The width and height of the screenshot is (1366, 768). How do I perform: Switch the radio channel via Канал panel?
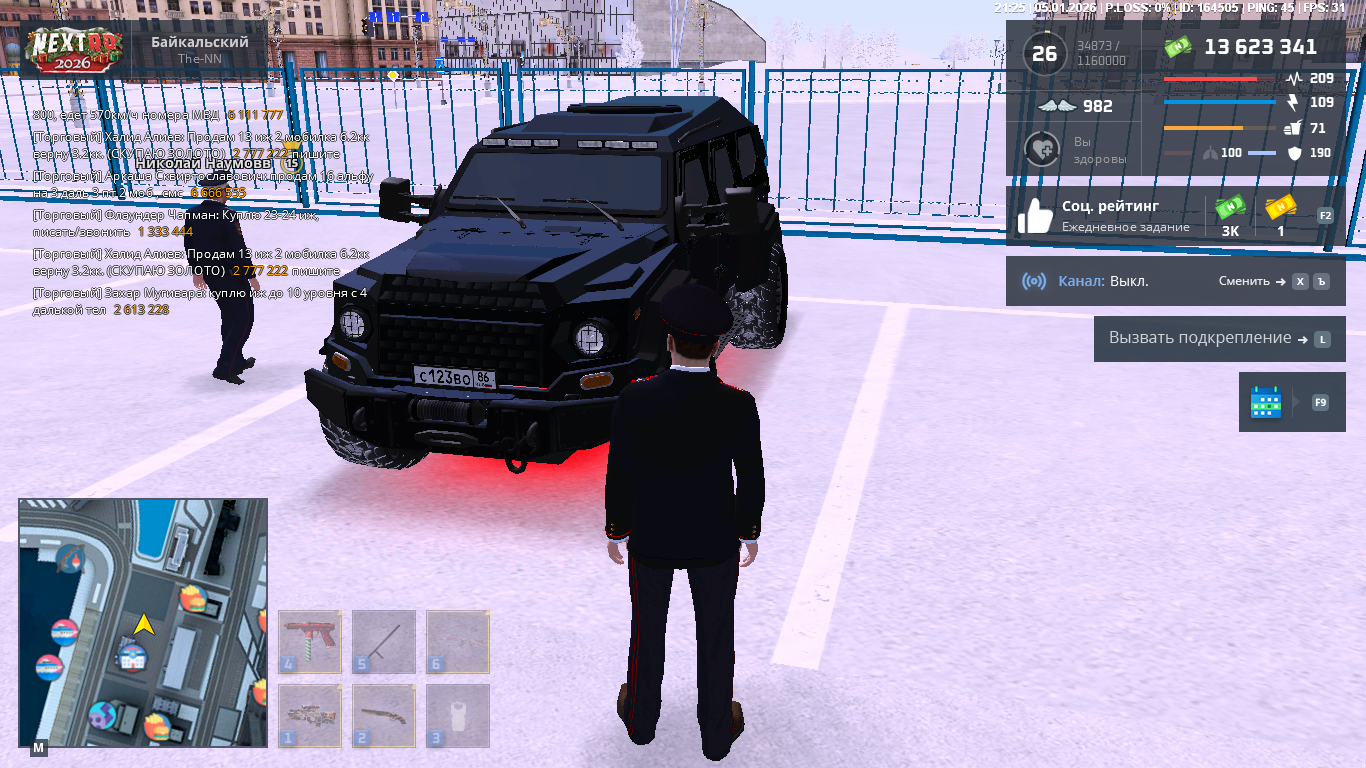1175,281
